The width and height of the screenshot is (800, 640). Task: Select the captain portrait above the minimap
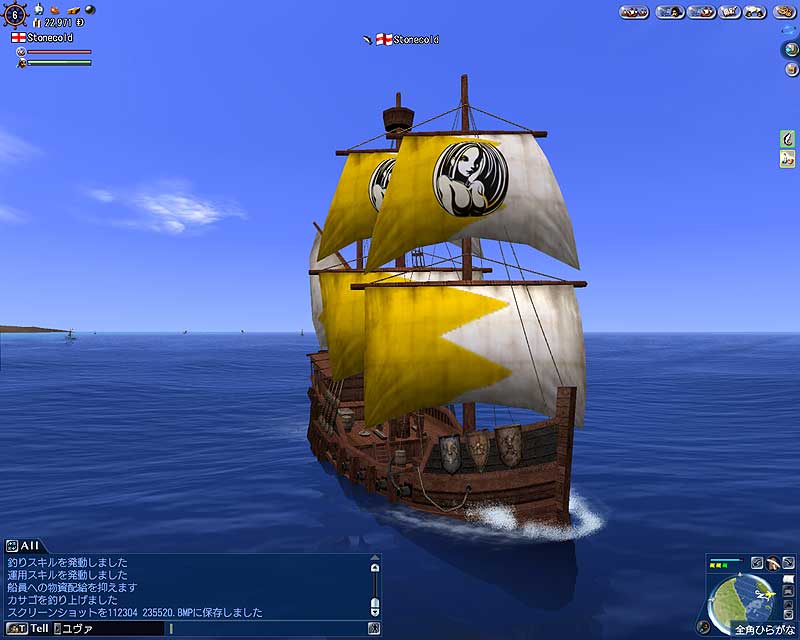pyautogui.click(x=773, y=563)
